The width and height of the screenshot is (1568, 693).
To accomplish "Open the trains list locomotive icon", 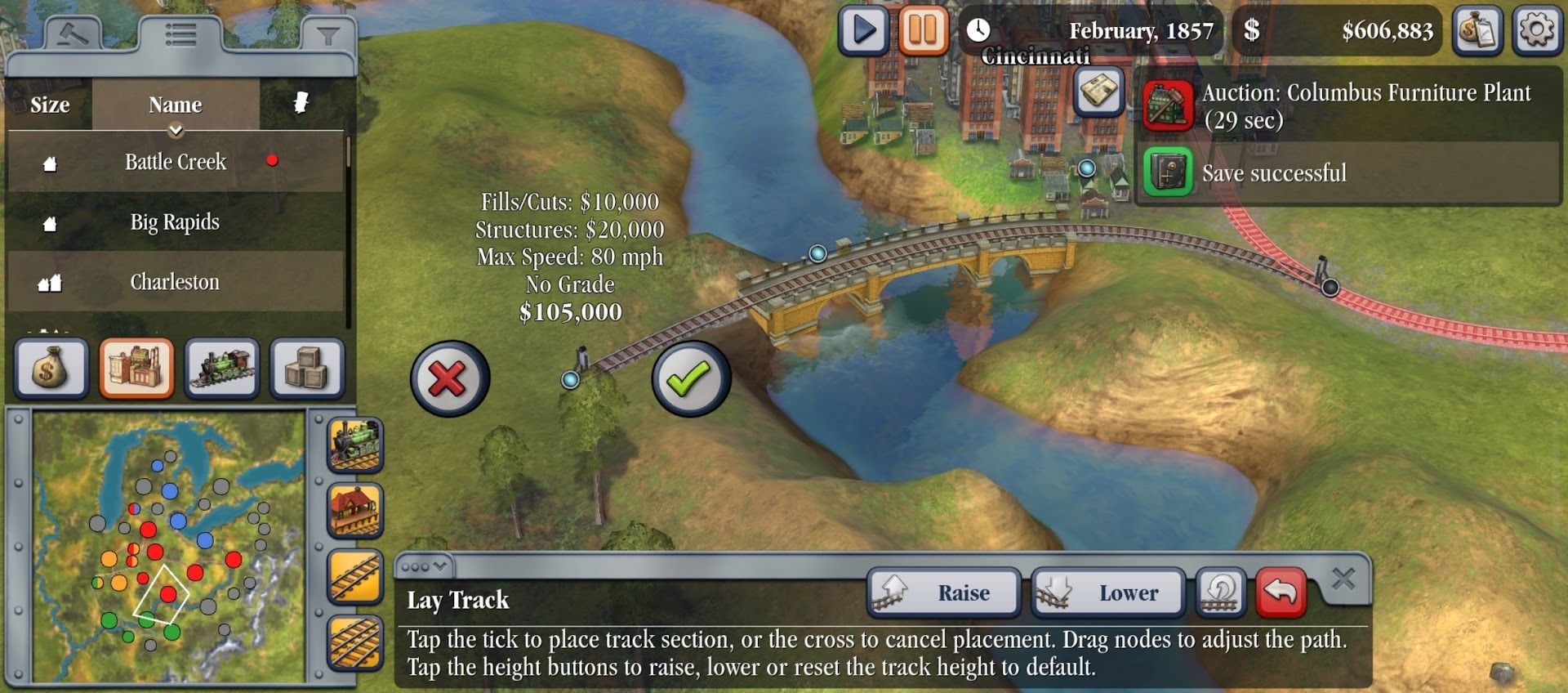I will tap(220, 369).
